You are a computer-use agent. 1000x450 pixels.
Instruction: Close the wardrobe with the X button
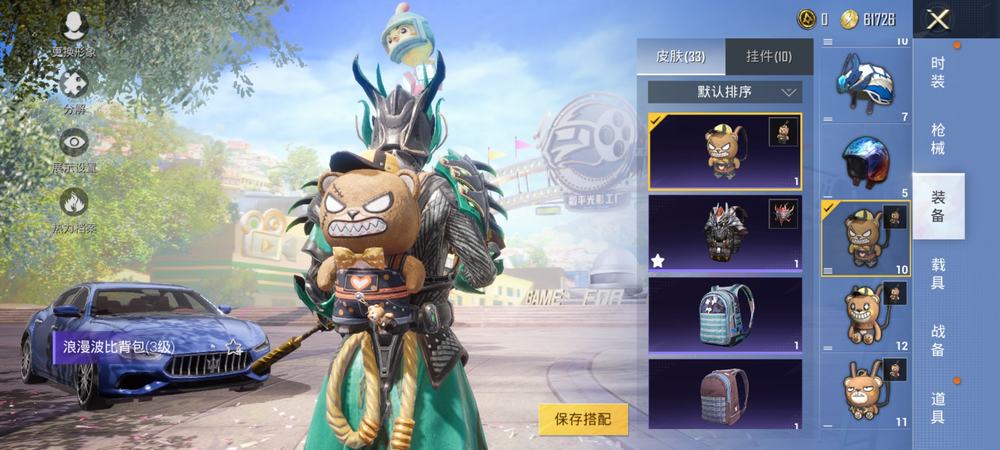(938, 19)
